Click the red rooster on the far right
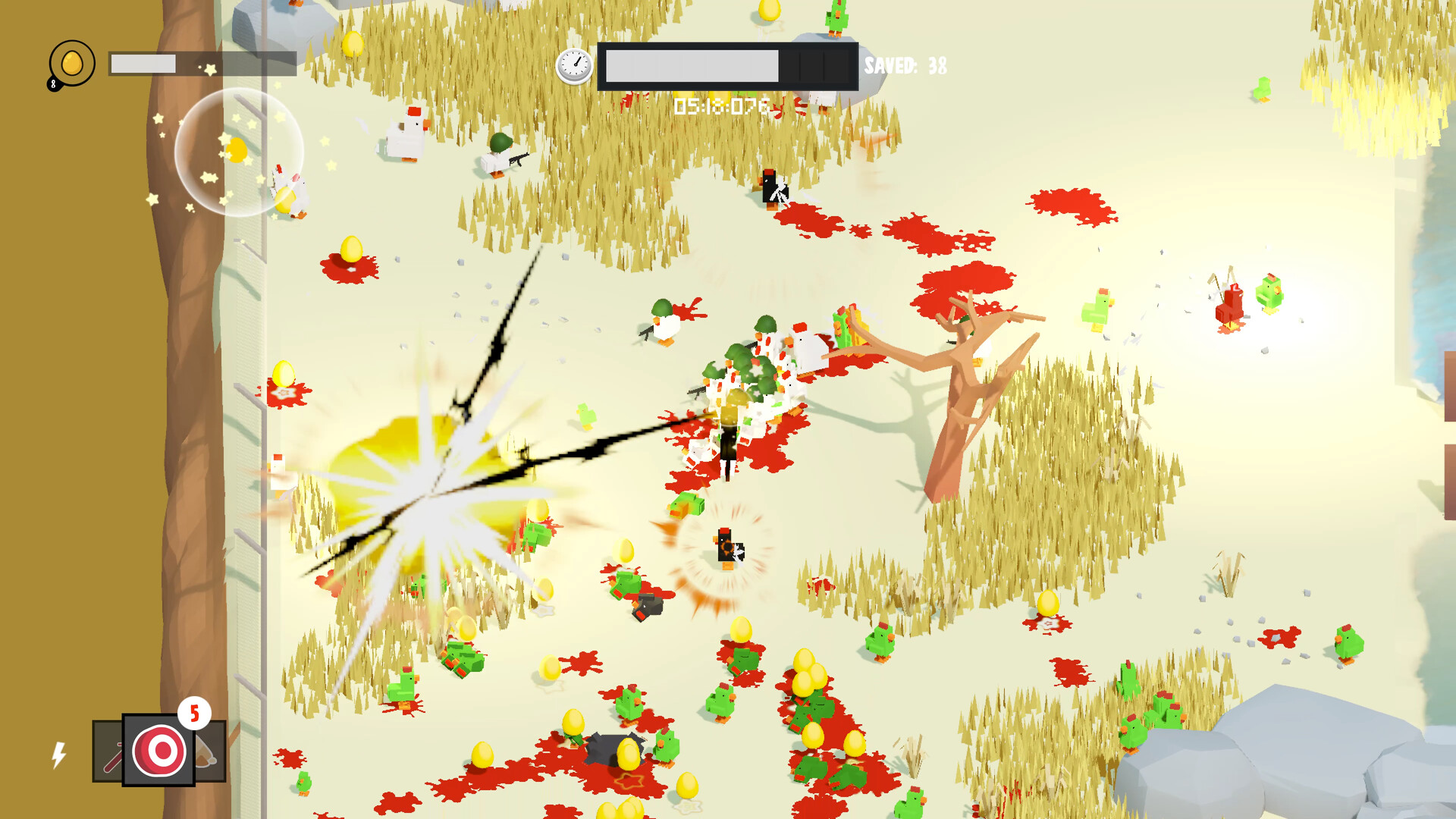The image size is (1456, 819). pos(1228,303)
